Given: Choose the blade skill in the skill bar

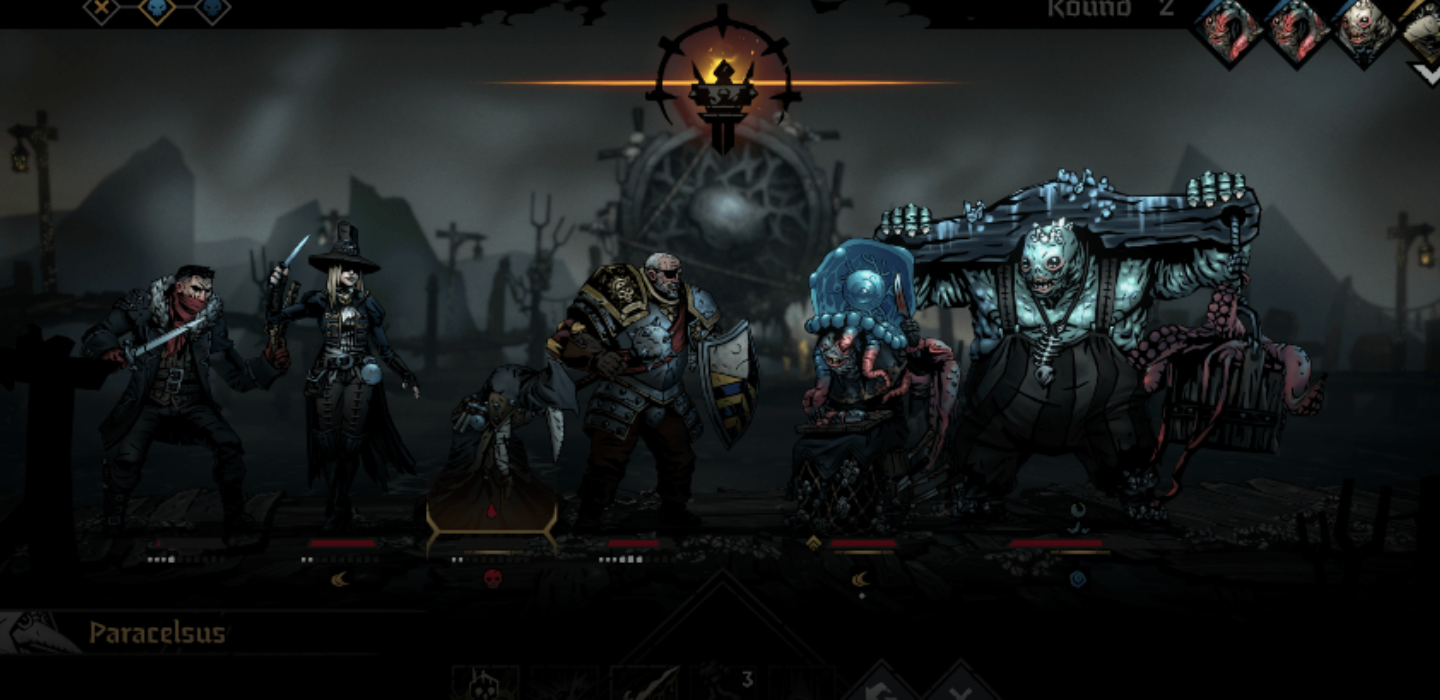Looking at the screenshot, I should [x=644, y=684].
